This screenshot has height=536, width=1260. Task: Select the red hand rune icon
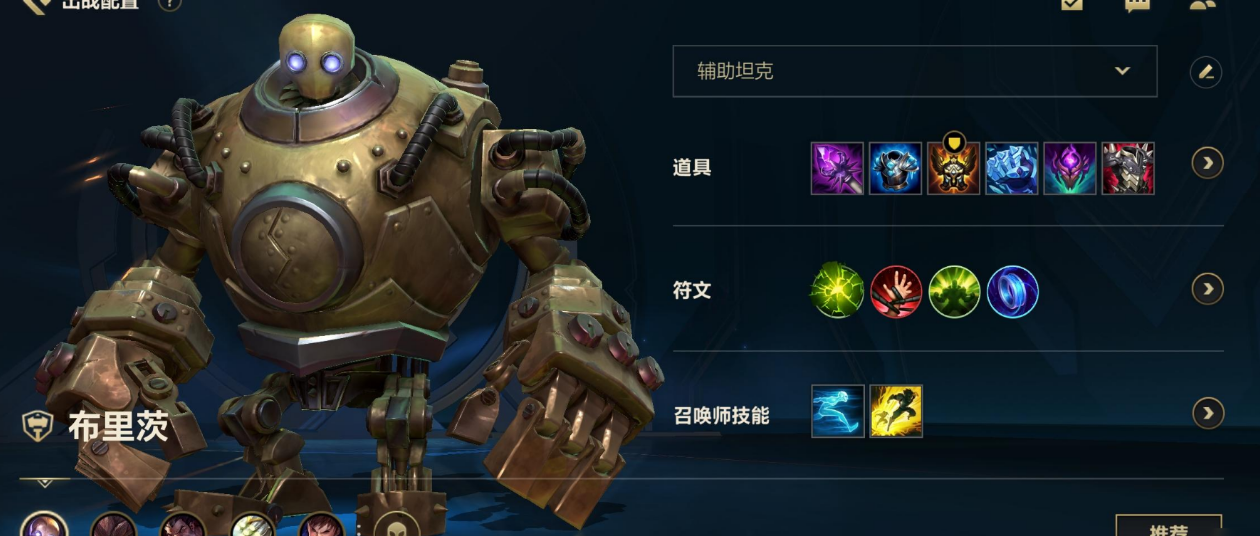[x=895, y=292]
